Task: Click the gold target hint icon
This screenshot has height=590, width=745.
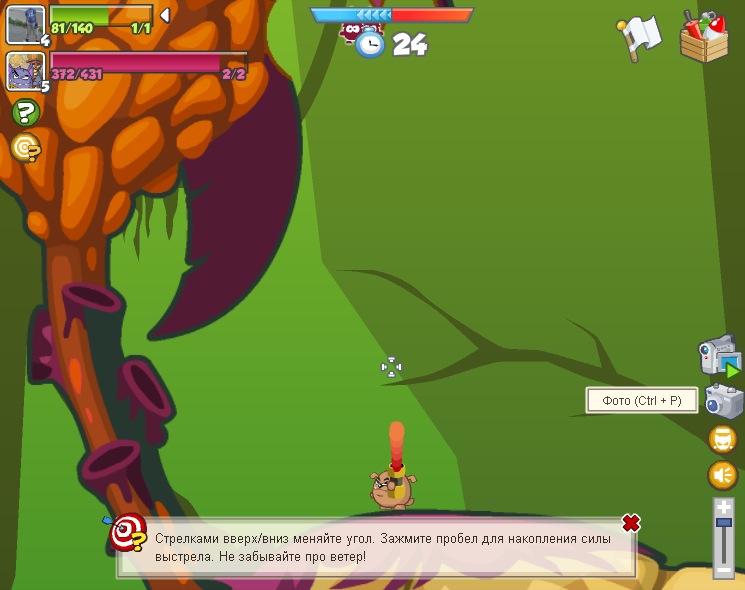Action: (x=25, y=148)
